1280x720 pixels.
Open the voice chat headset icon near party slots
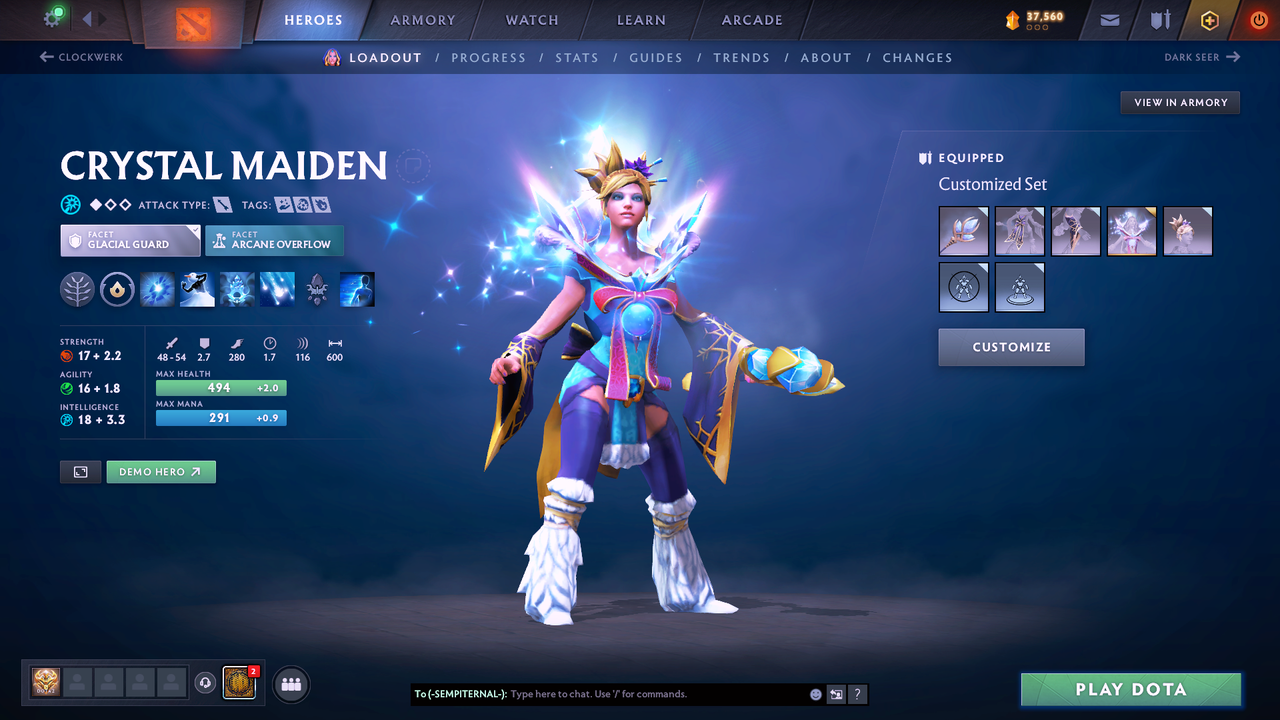coord(204,684)
